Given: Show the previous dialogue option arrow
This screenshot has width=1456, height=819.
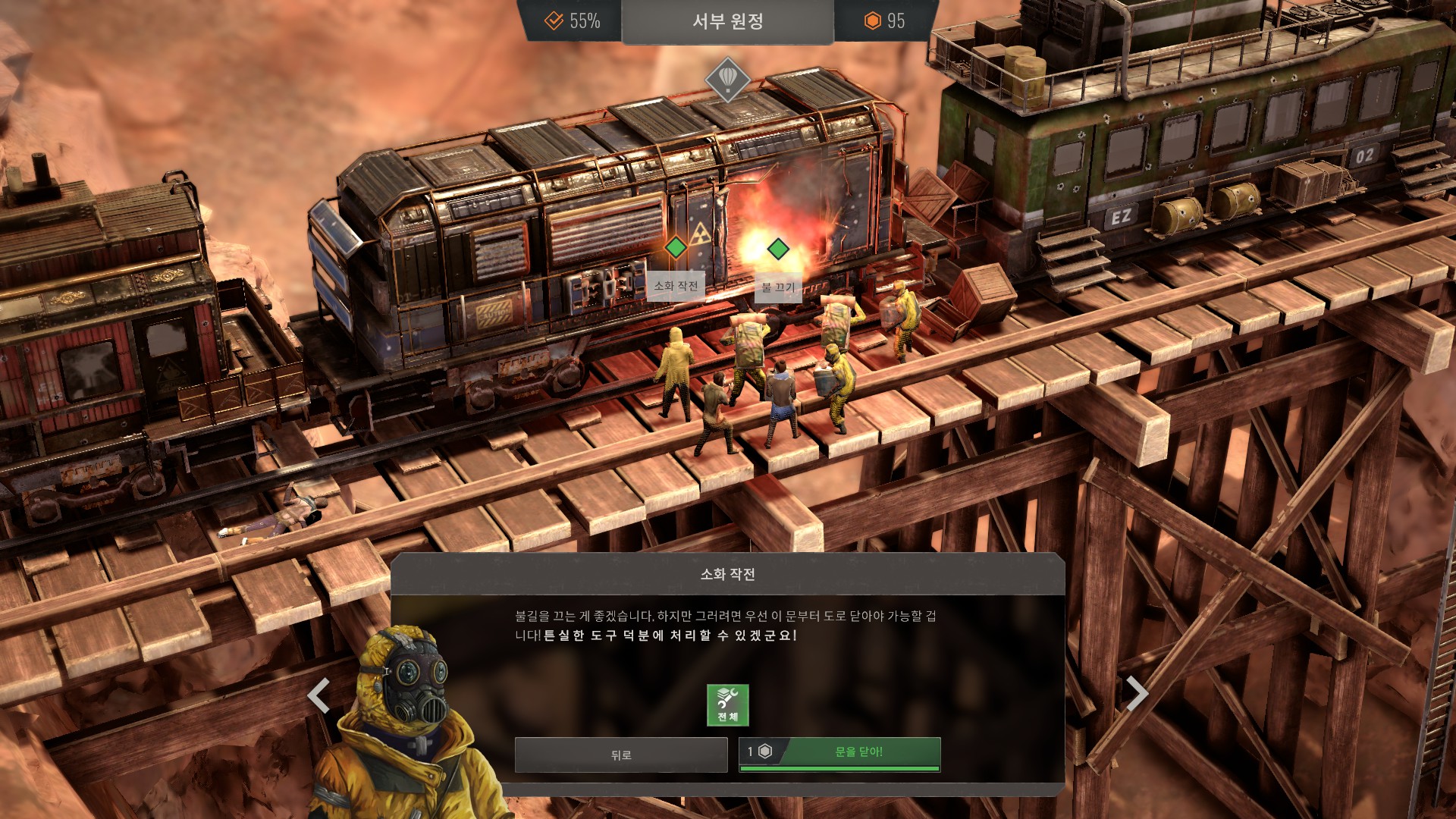Looking at the screenshot, I should pos(318,695).
